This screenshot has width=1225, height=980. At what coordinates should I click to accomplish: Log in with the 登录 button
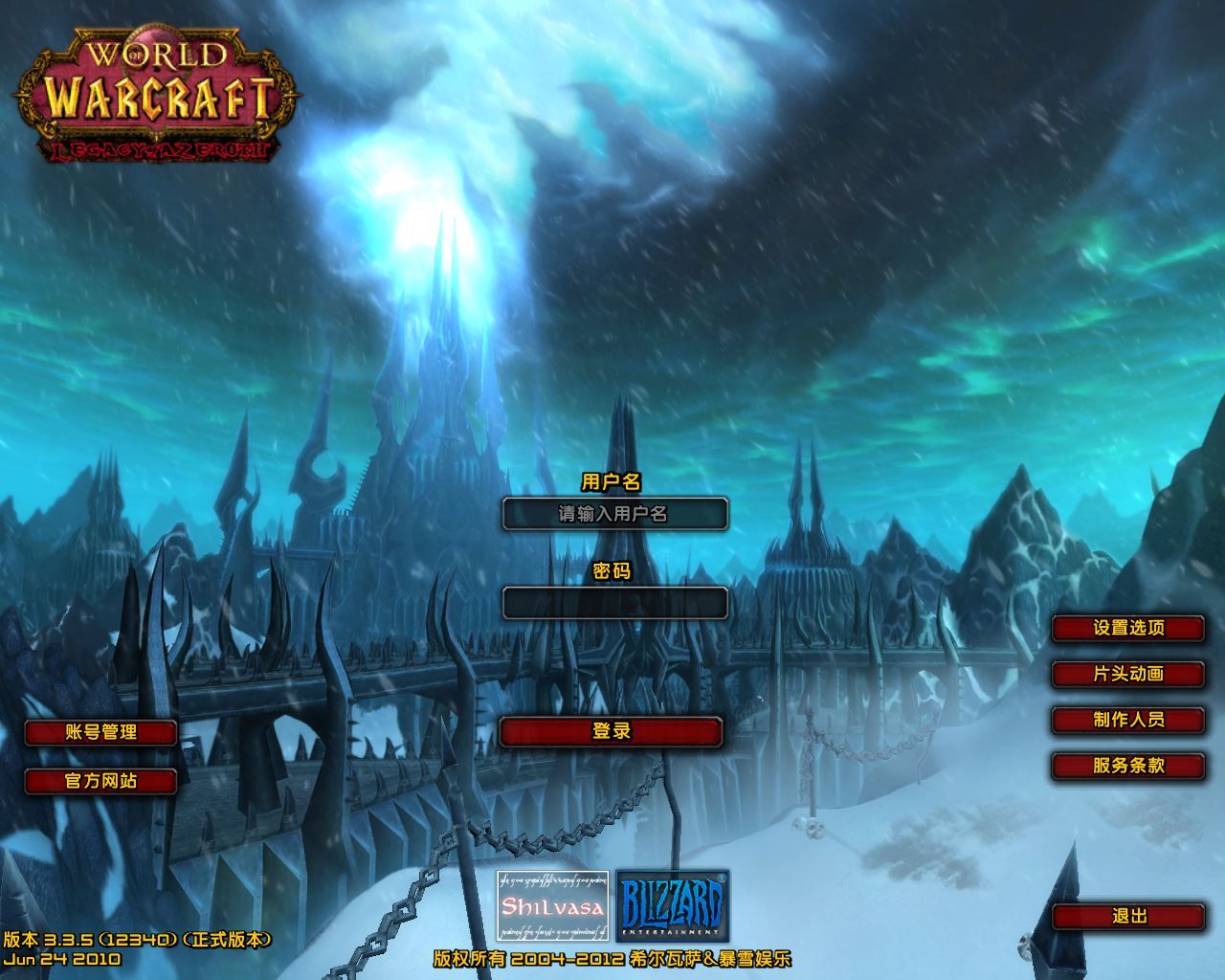[x=612, y=732]
